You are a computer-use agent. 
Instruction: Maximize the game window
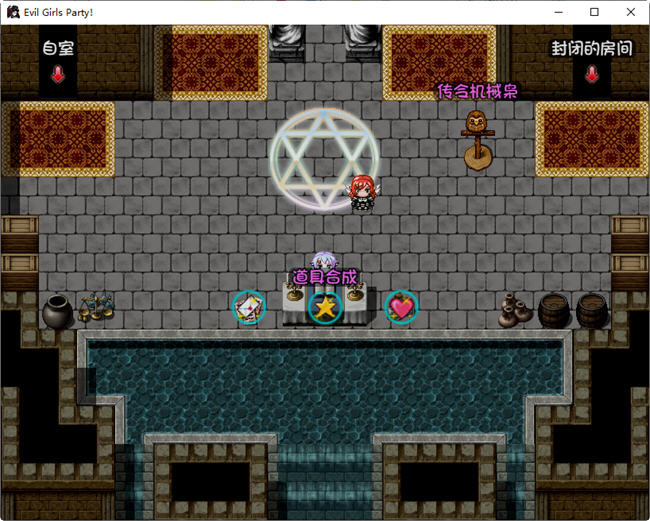594,12
